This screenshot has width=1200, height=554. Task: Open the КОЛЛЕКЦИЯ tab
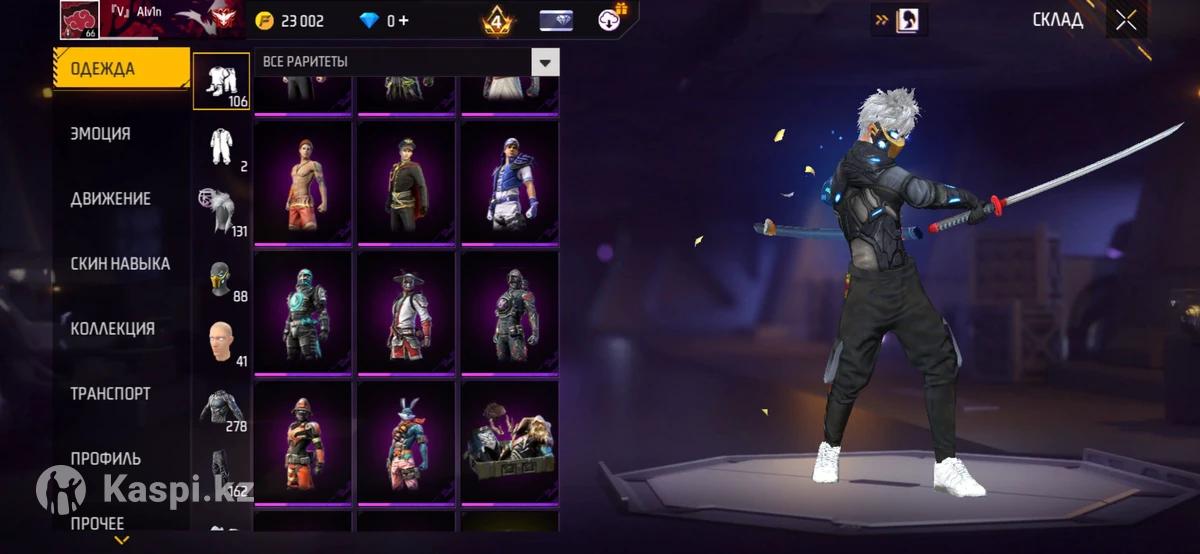(112, 329)
